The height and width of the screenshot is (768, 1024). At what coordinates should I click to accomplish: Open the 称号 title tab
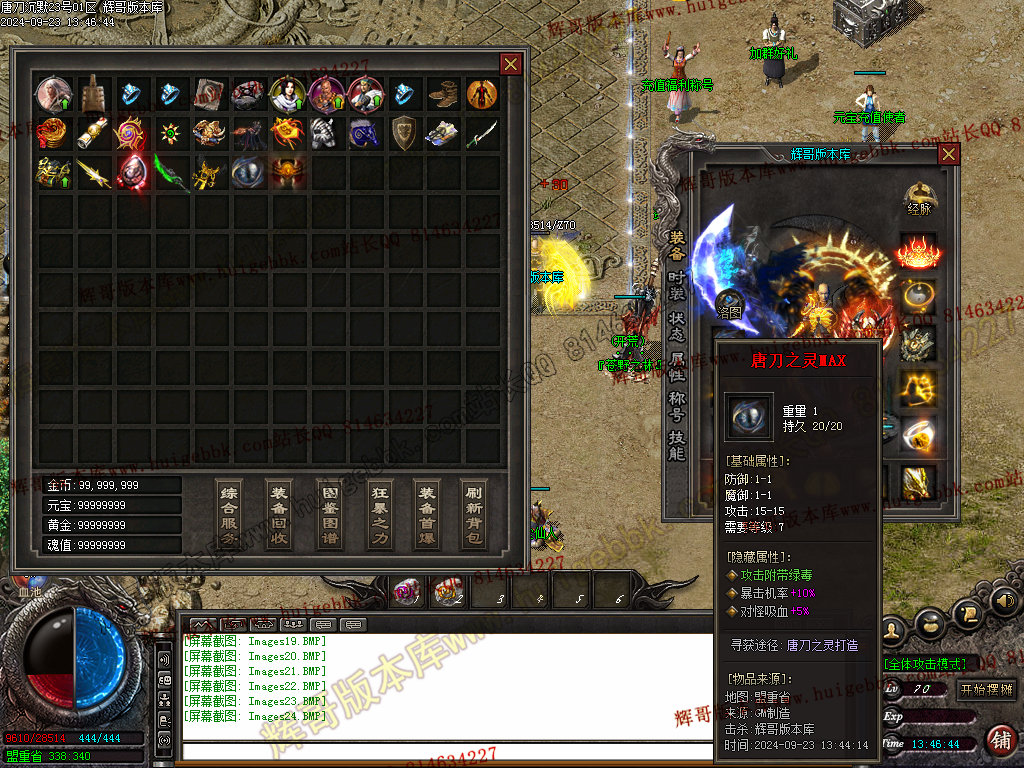(x=677, y=404)
